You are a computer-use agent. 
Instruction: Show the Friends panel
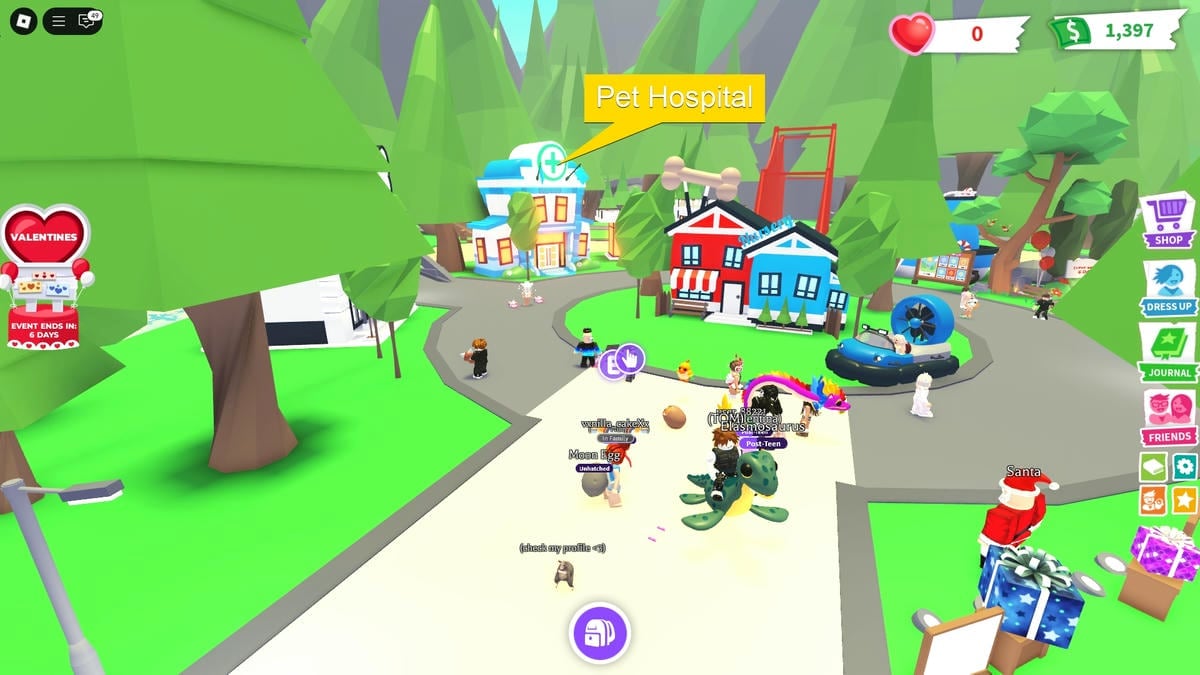1168,416
